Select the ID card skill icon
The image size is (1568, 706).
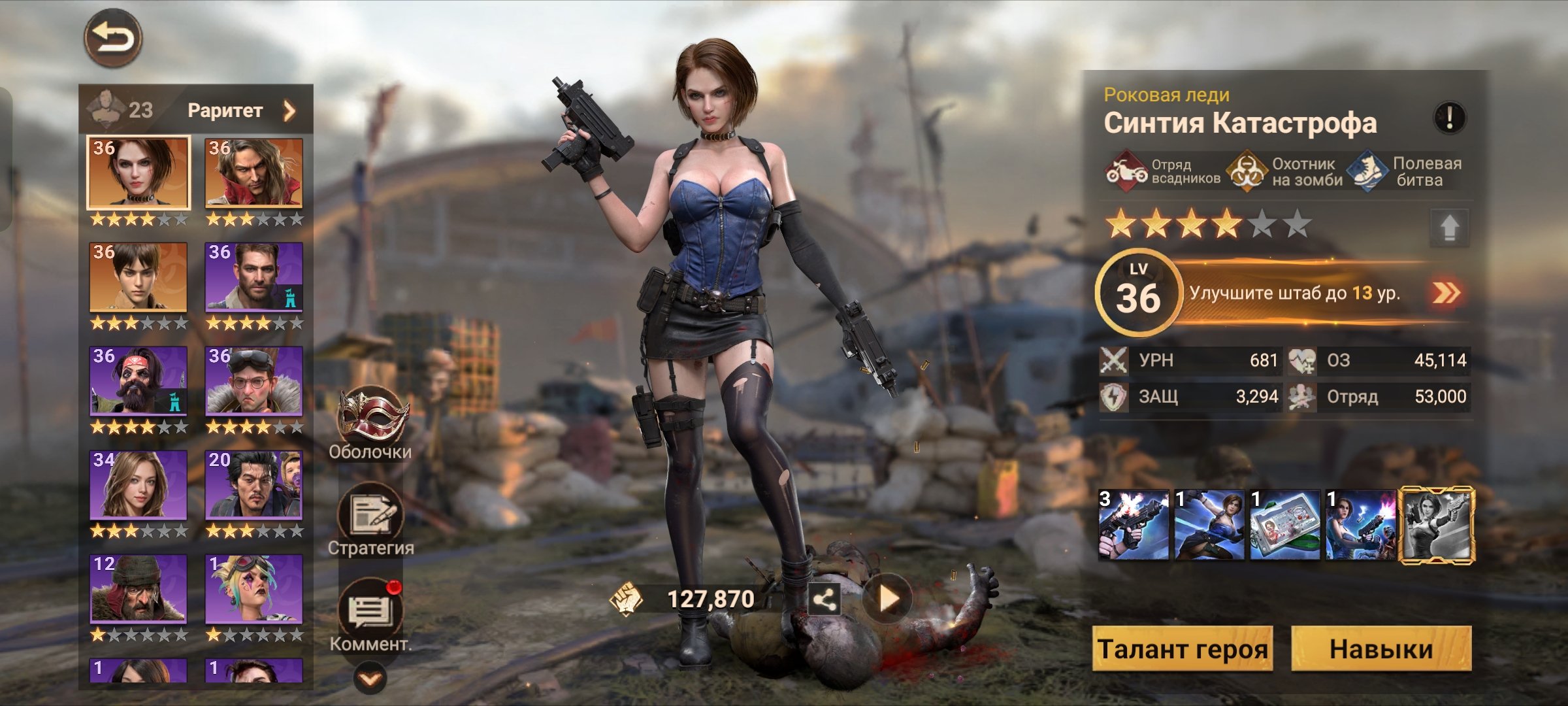click(x=1285, y=526)
